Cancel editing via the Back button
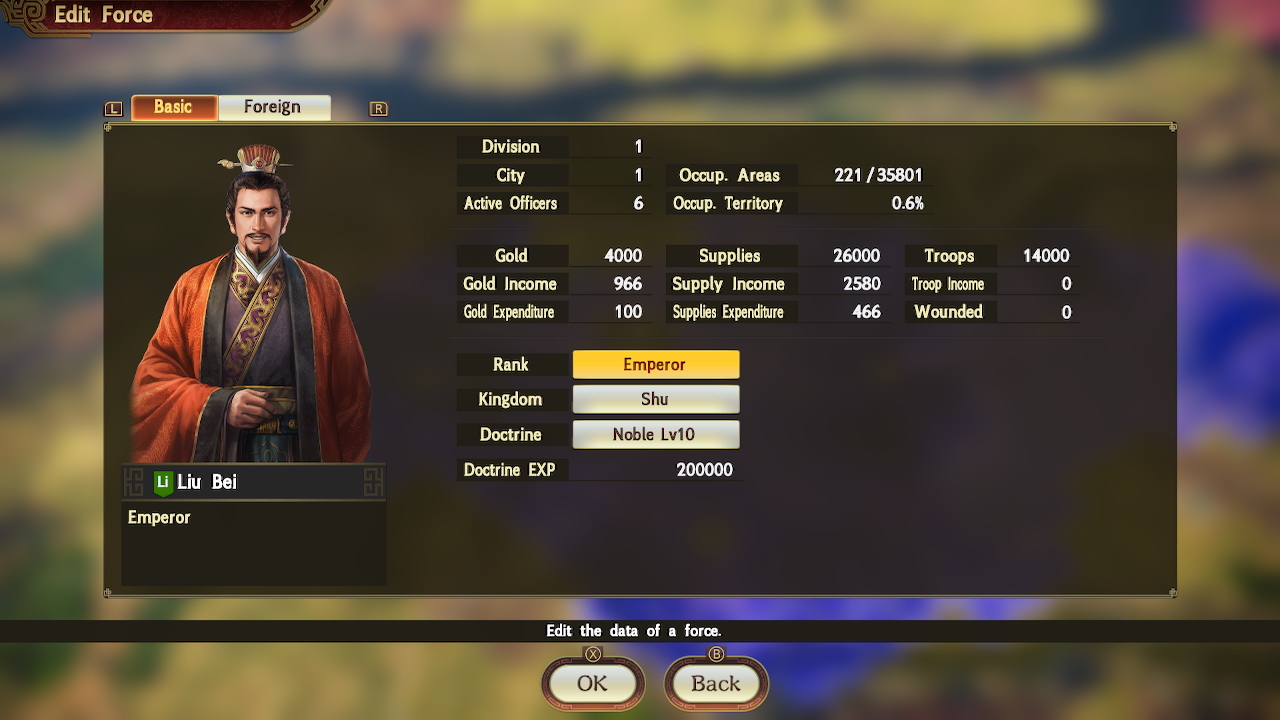This screenshot has width=1280, height=720. (716, 685)
